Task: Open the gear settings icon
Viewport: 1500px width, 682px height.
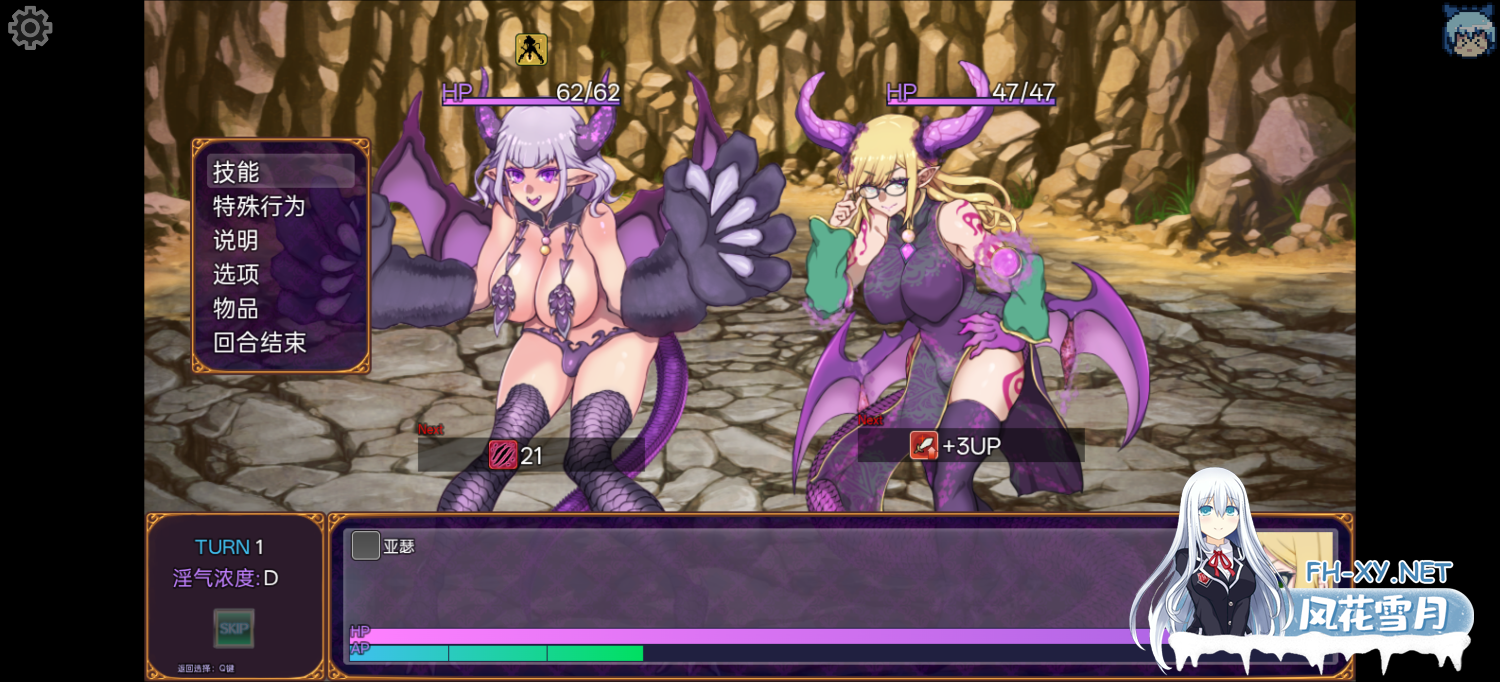Action: pos(30,28)
